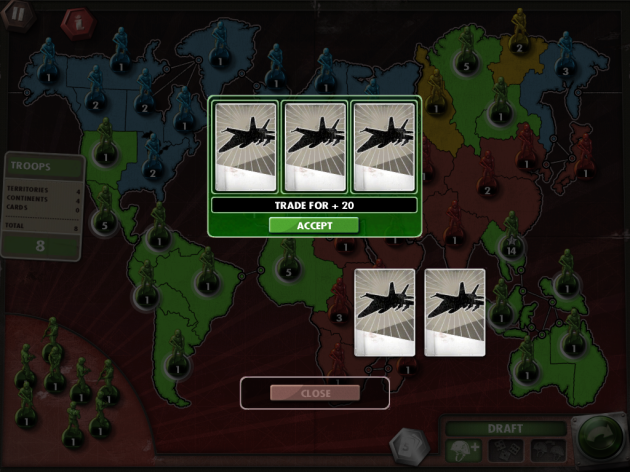Accept the card trade for +20
The height and width of the screenshot is (472, 630).
click(x=314, y=225)
